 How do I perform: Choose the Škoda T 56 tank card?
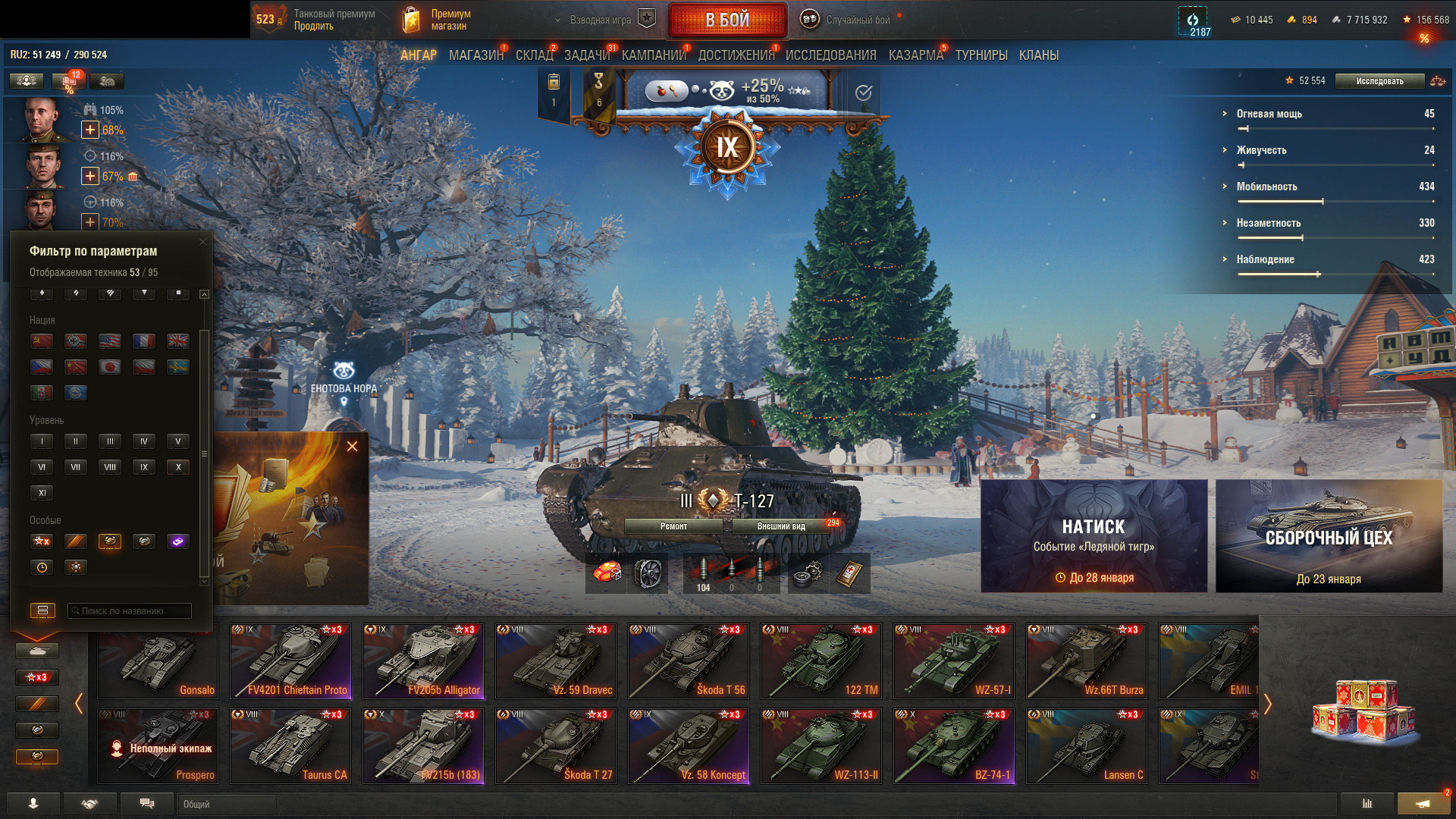(689, 661)
